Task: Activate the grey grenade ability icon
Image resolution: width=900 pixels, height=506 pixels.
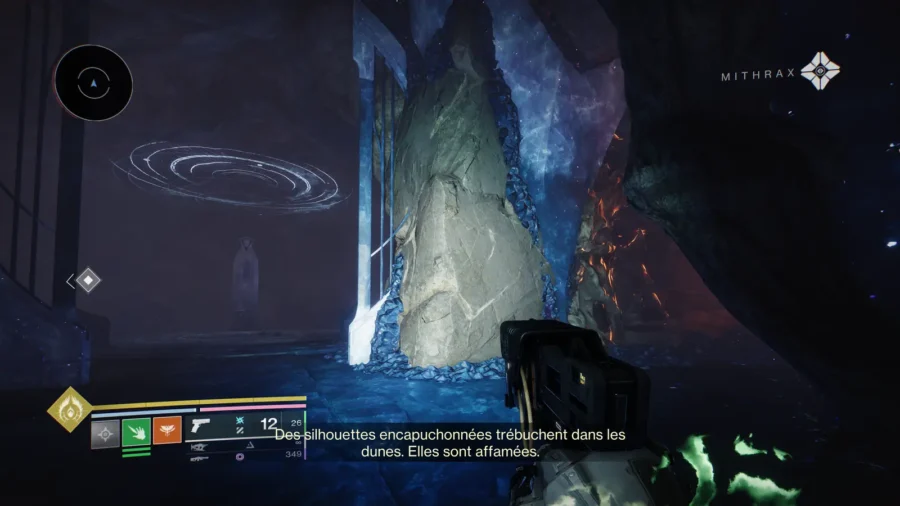Action: tap(105, 433)
